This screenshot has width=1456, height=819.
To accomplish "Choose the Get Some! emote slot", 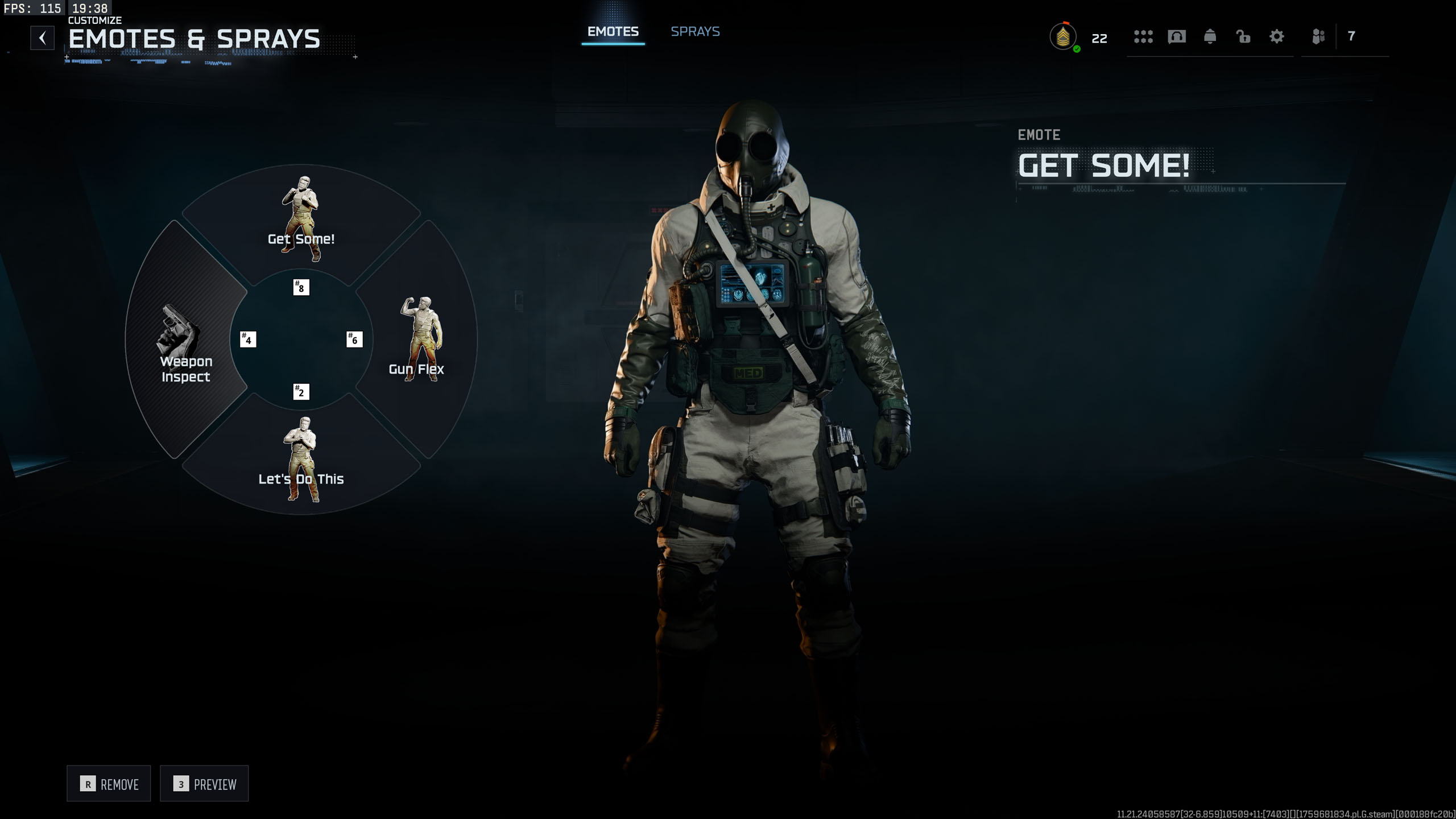I will point(301,222).
